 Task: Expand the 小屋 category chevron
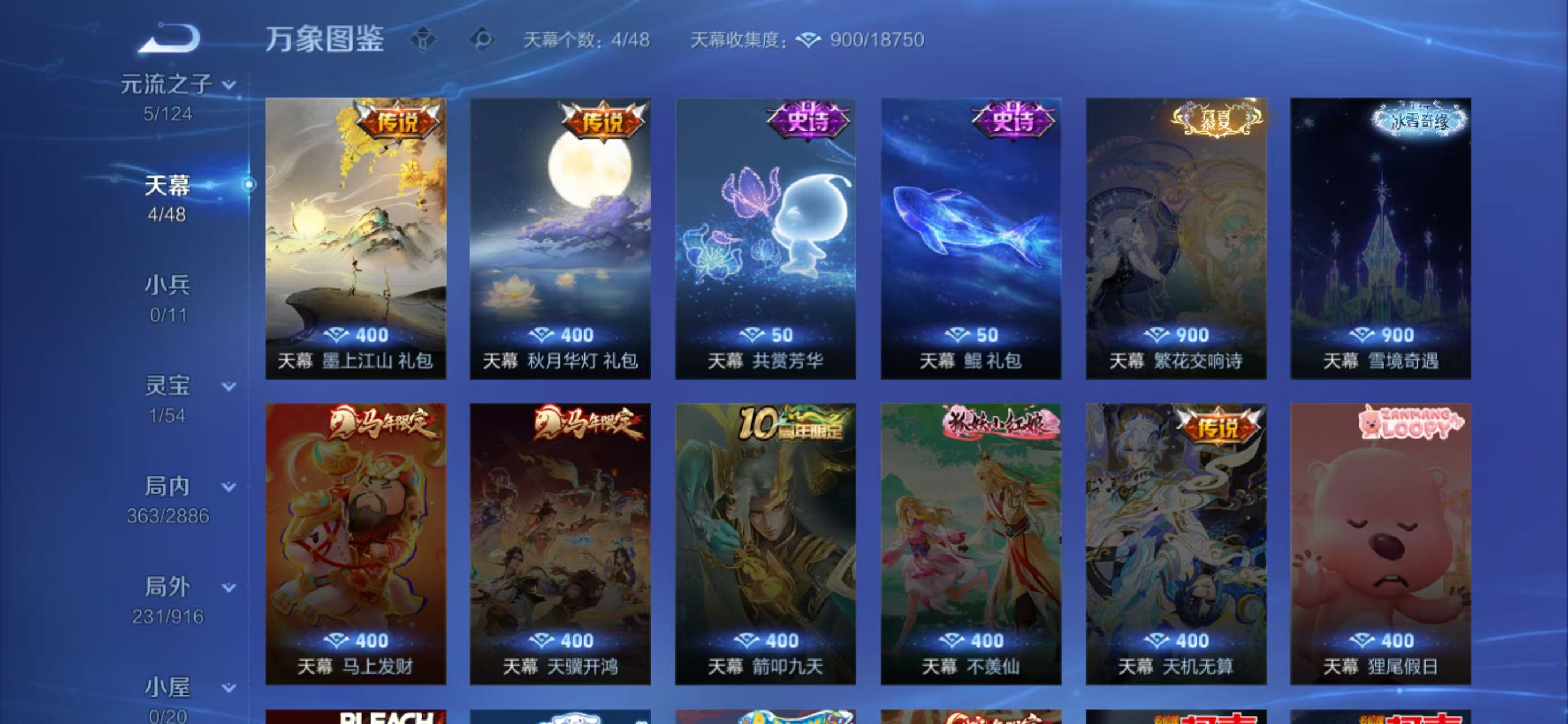229,687
